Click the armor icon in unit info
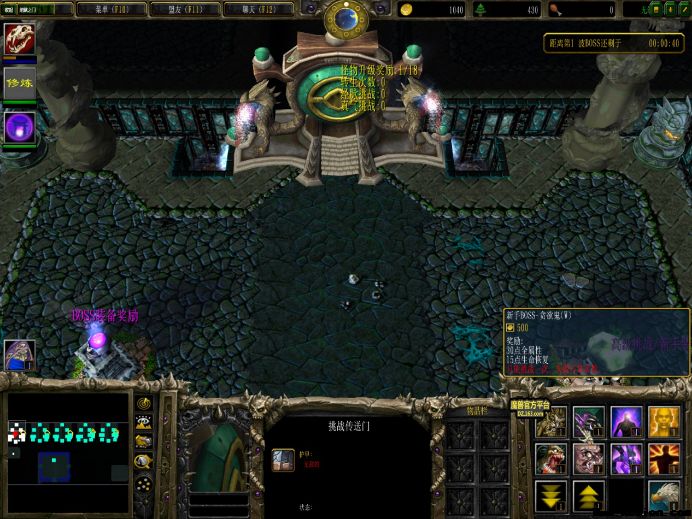Screen dimensions: 692x519 click(x=283, y=460)
